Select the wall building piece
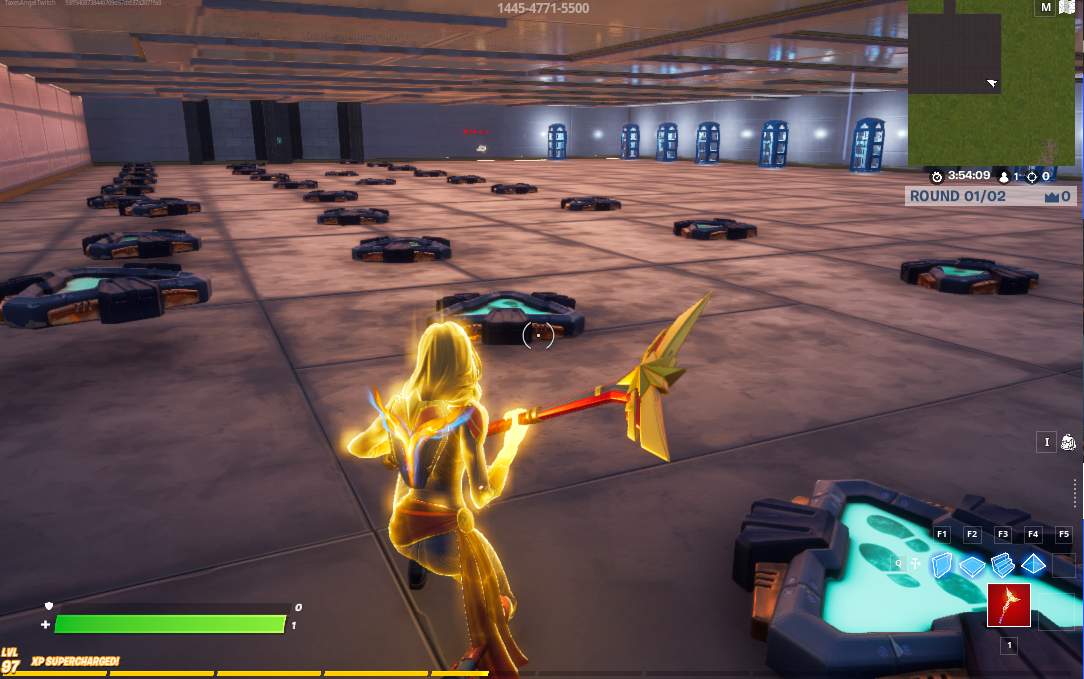 [x=942, y=566]
